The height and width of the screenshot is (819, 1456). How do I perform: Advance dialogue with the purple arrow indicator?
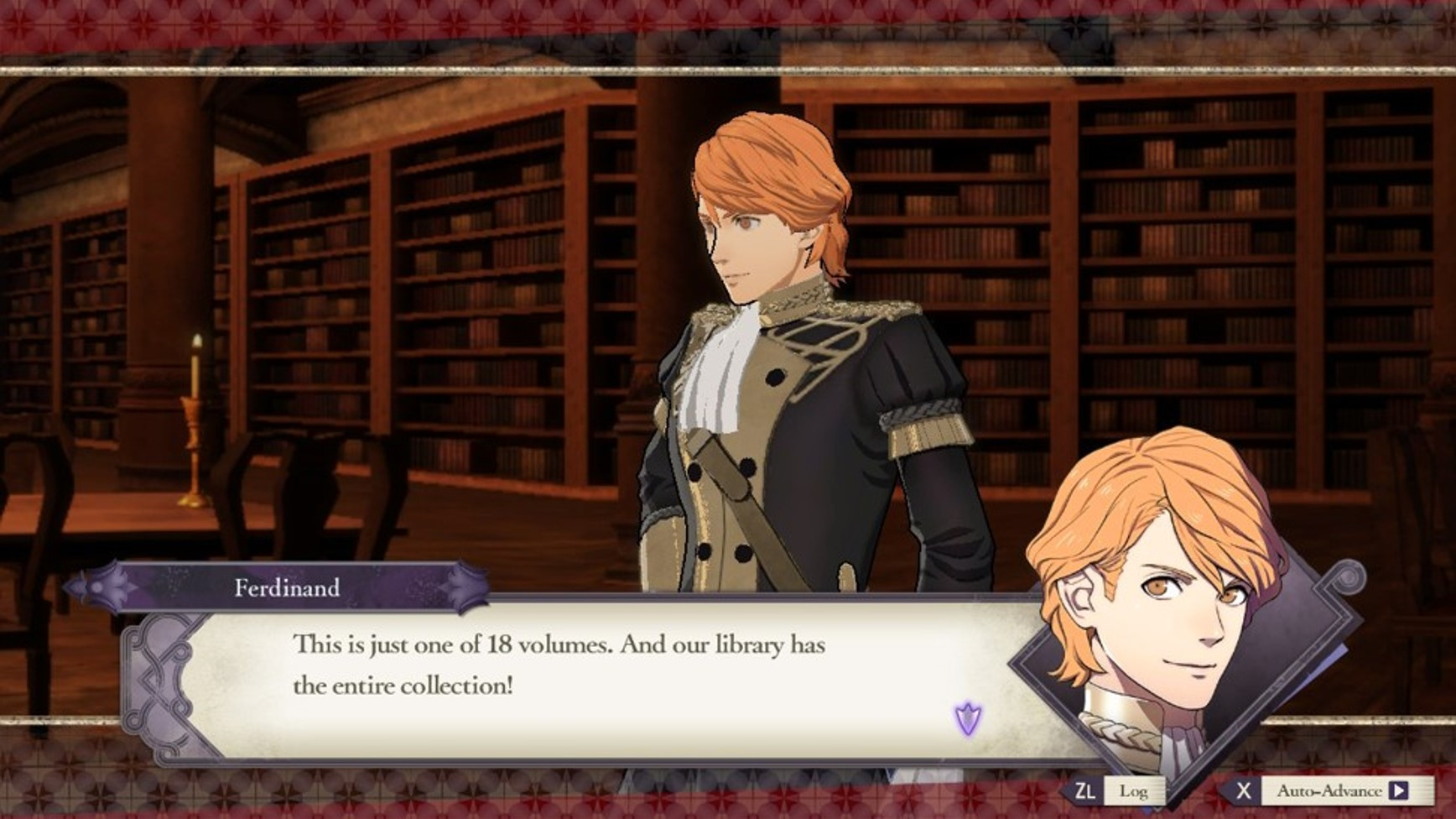[x=968, y=719]
